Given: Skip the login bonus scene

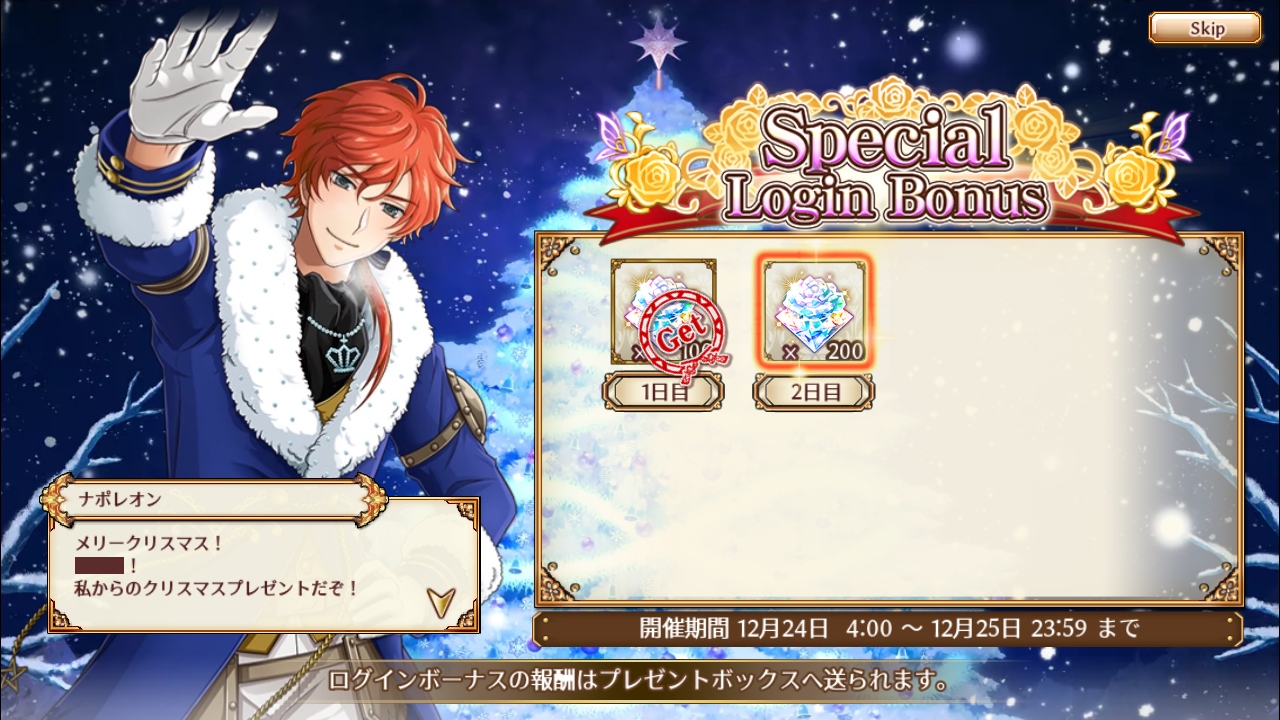Looking at the screenshot, I should click(1204, 28).
